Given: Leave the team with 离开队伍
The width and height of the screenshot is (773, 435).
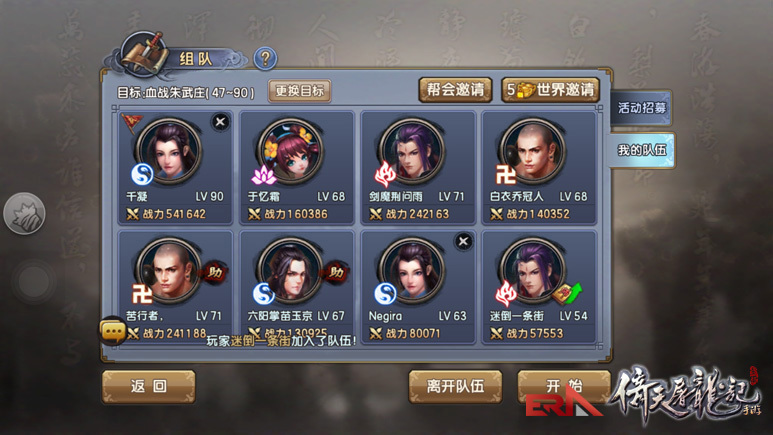Looking at the screenshot, I should (x=455, y=386).
